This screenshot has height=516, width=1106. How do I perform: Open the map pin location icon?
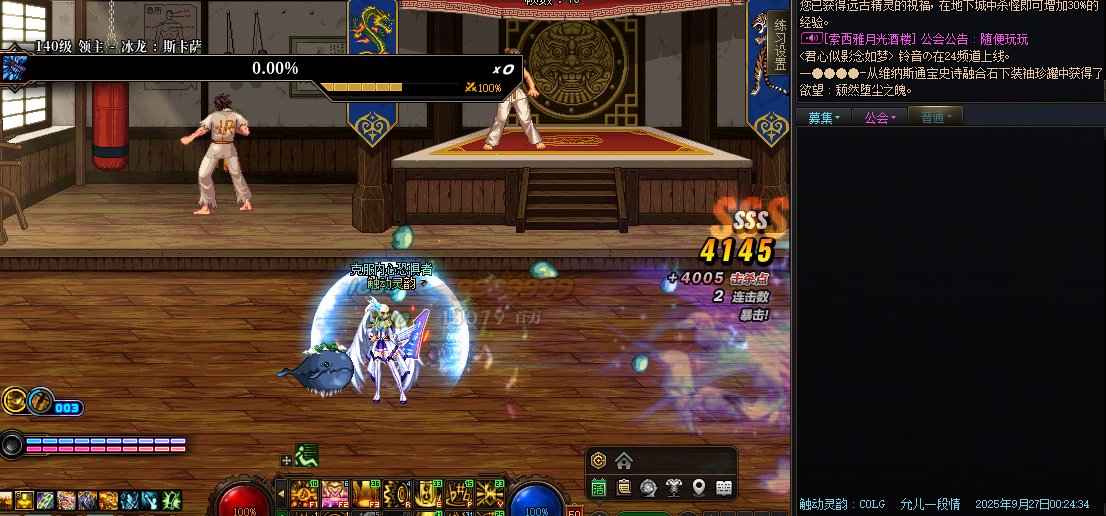[x=699, y=488]
